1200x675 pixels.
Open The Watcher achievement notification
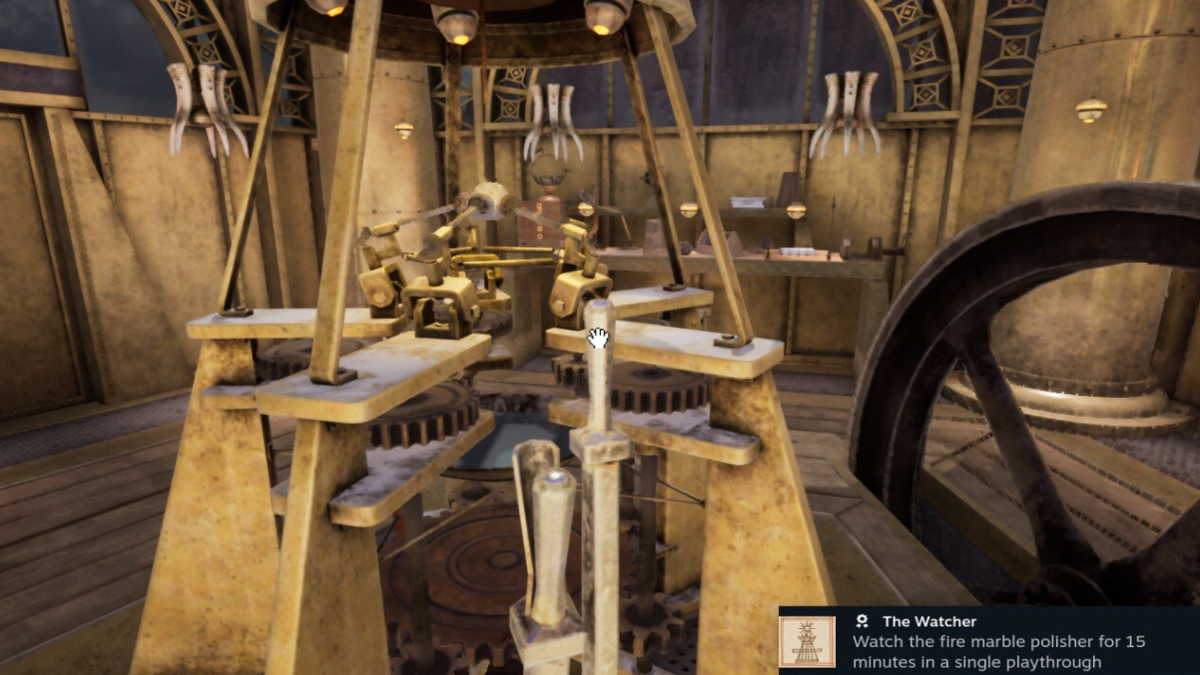(x=988, y=641)
